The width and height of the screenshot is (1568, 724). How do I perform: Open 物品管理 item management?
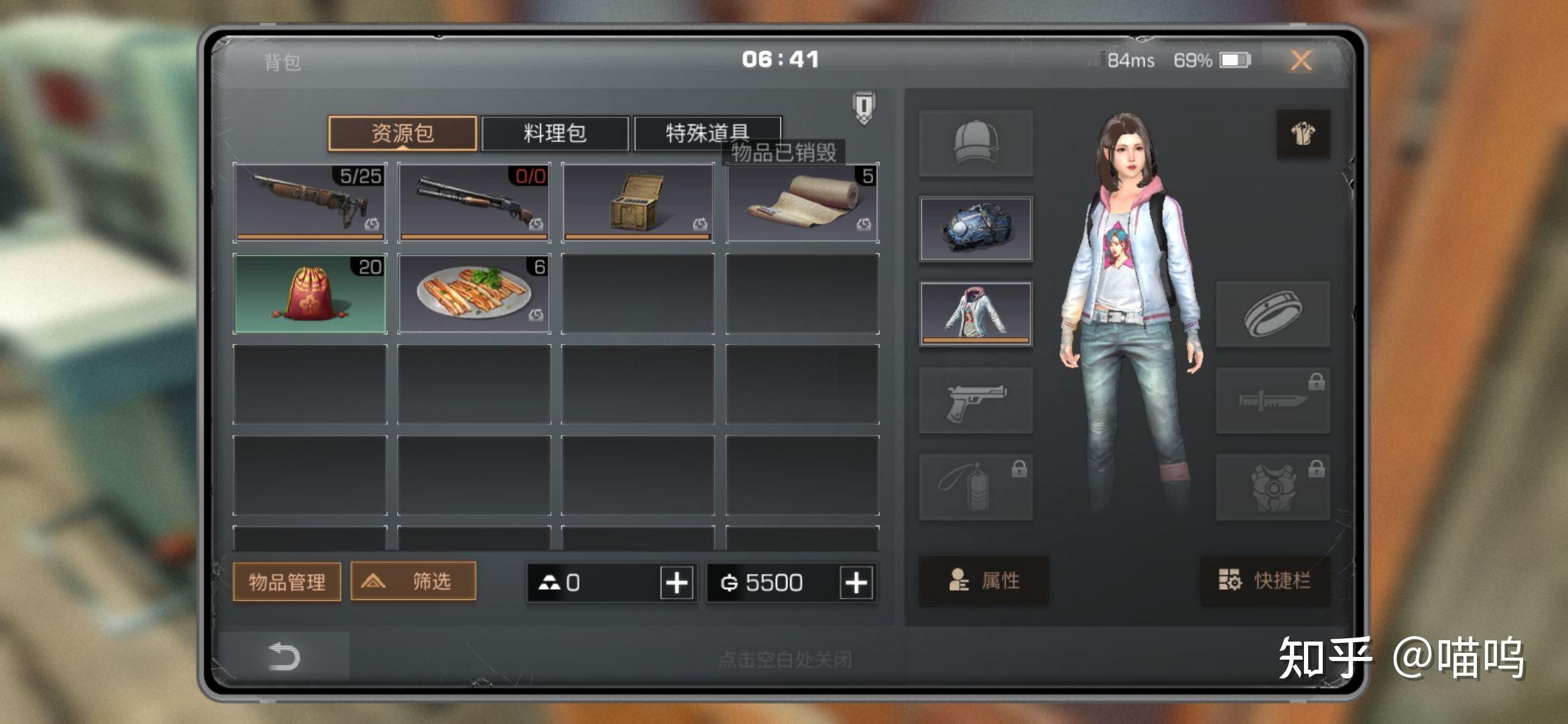tap(287, 581)
